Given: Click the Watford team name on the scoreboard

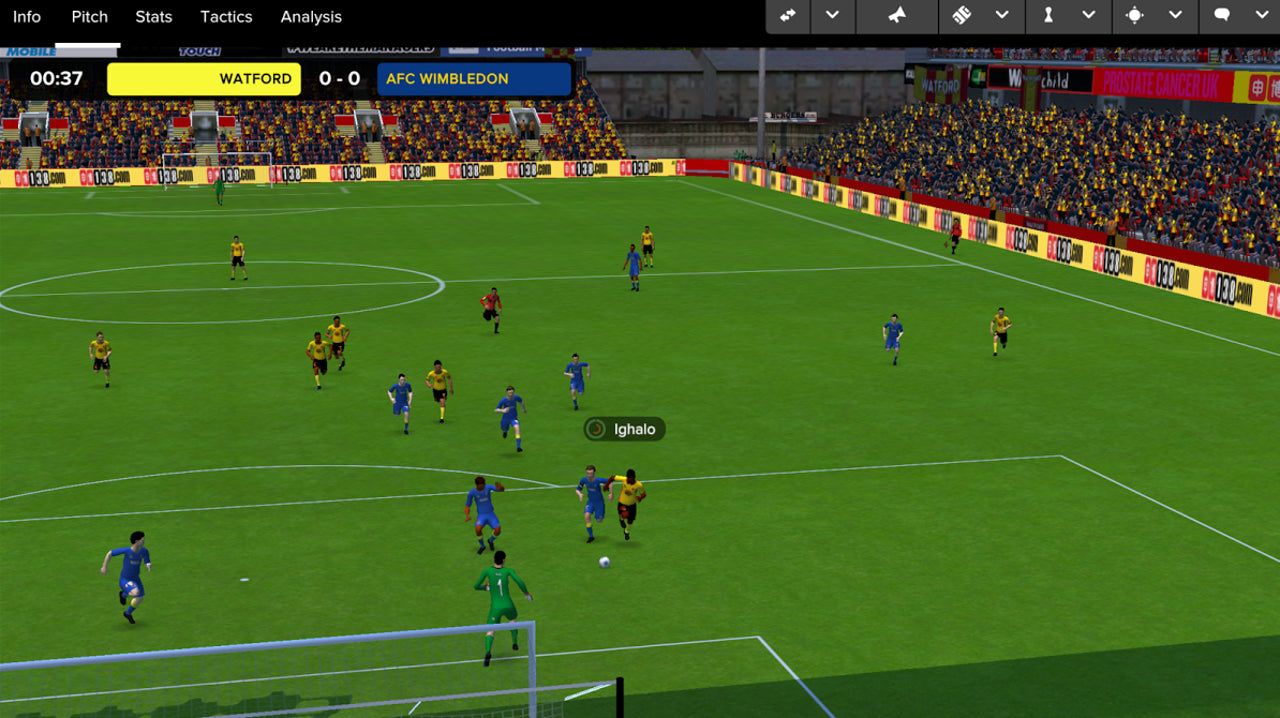Looking at the screenshot, I should coord(204,79).
